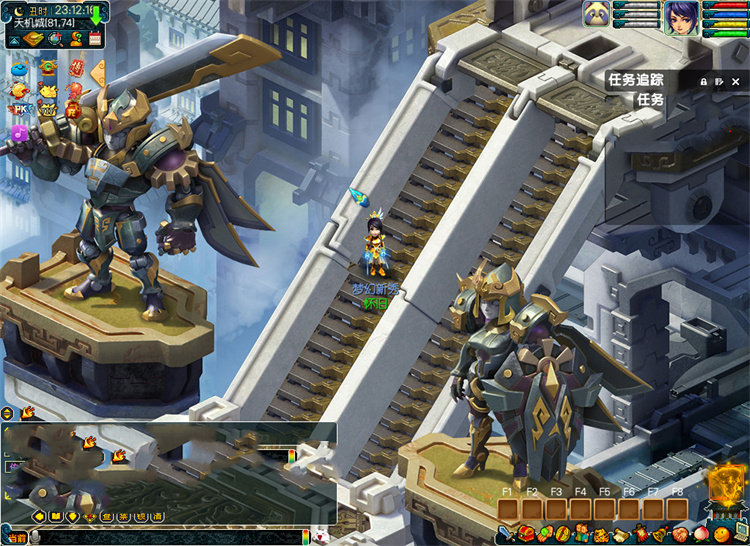The image size is (750, 546).
Task: Click the pet portrait at top
Action: pyautogui.click(x=597, y=15)
